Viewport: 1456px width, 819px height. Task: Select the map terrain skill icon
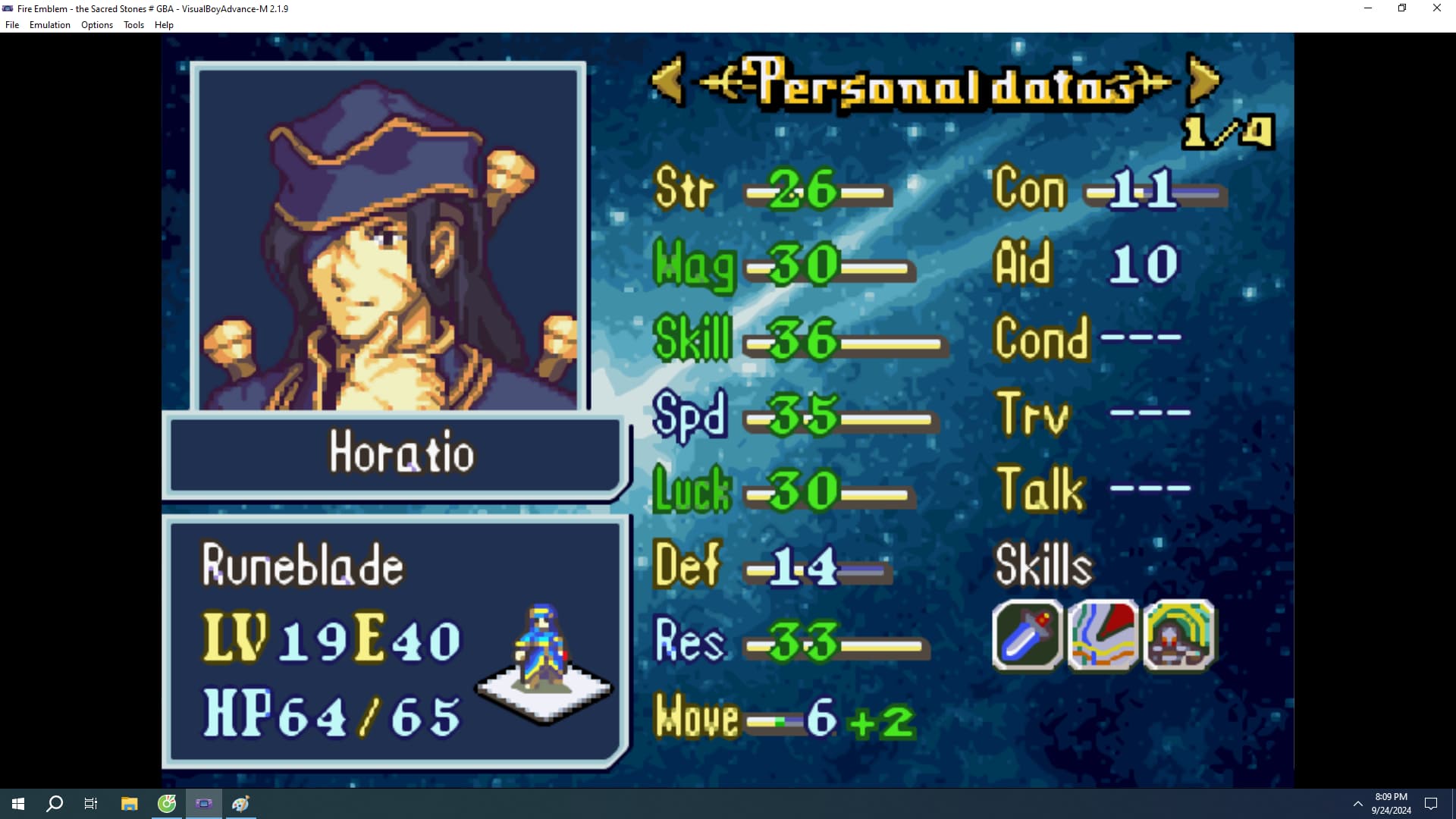click(x=1103, y=635)
